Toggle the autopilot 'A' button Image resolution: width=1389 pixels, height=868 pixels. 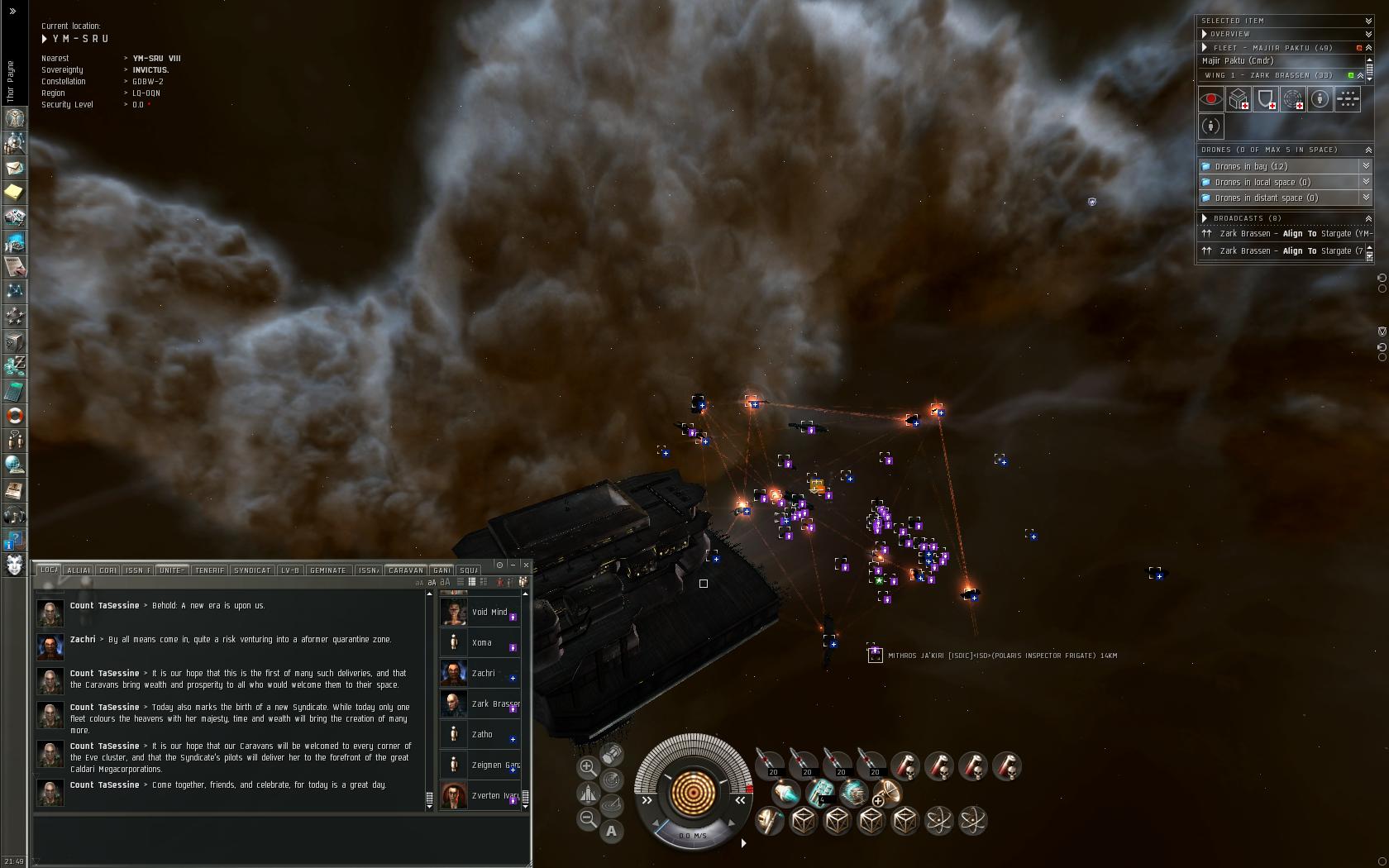tap(611, 832)
